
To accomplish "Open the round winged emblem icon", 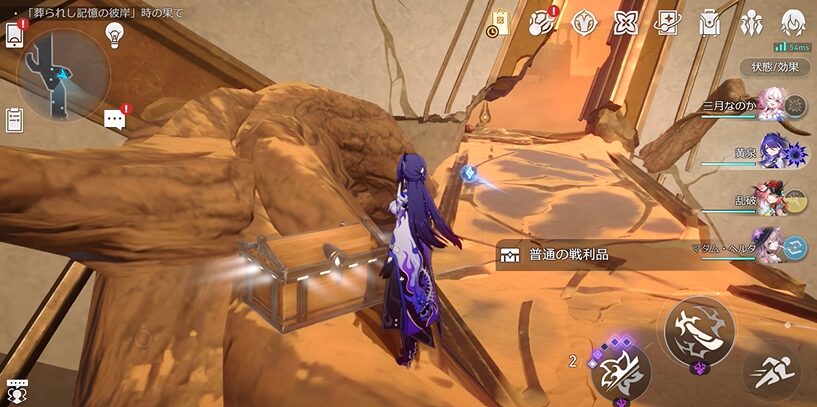I will tap(585, 22).
